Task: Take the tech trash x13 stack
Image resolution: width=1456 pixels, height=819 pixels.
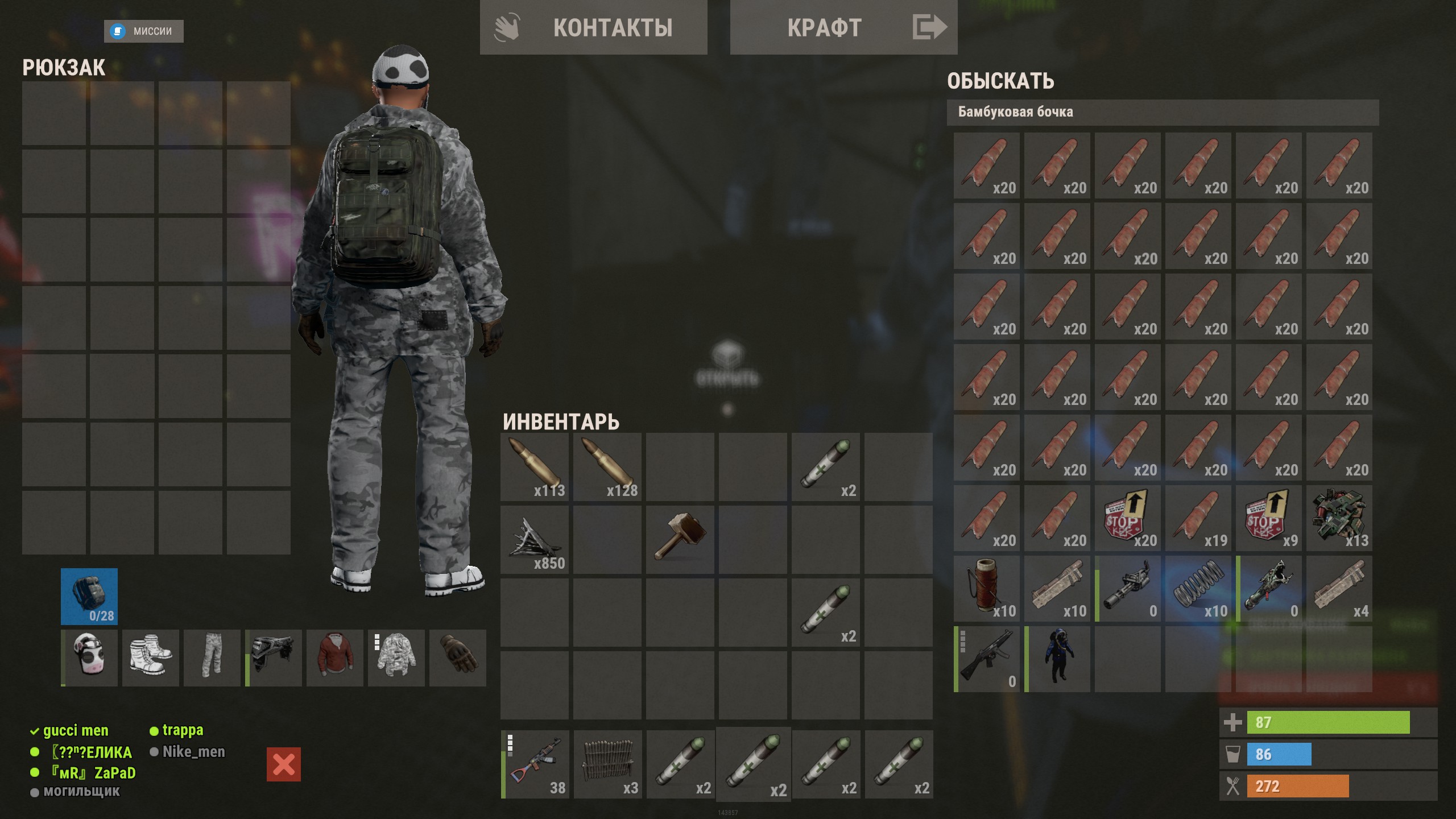Action: click(x=1339, y=518)
